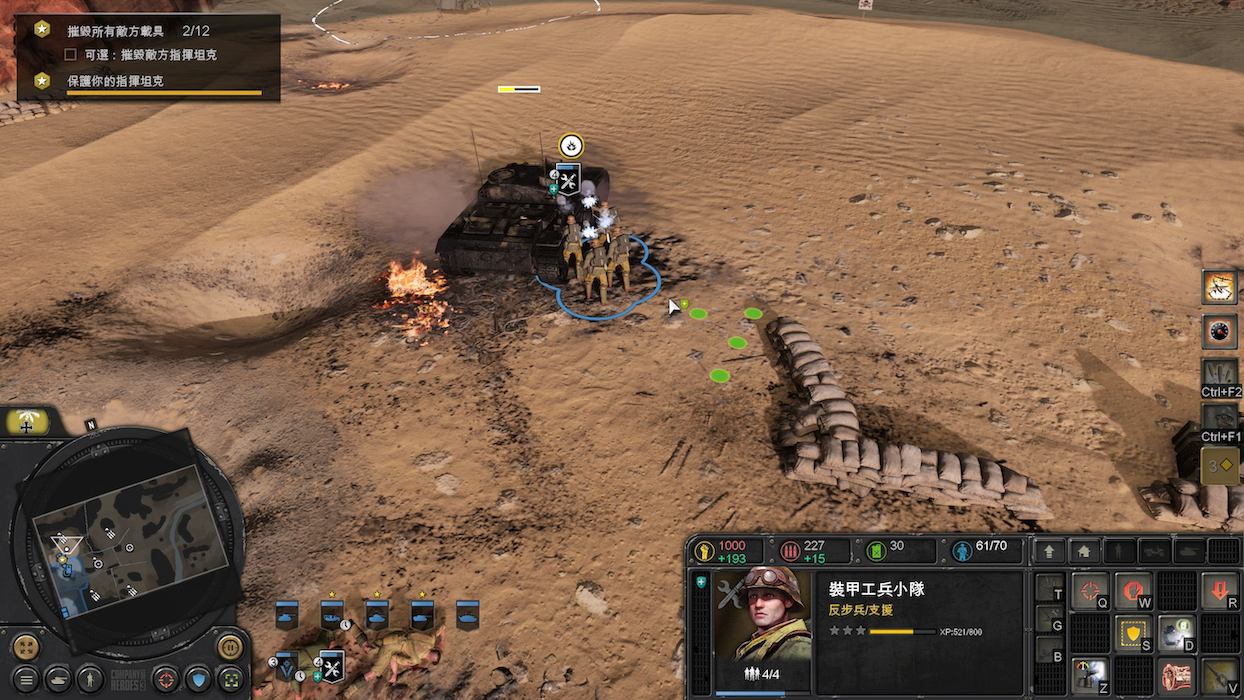Viewport: 1244px width, 700px height.
Task: Activate the red crosshair button below the minimap
Action: pyautogui.click(x=166, y=678)
